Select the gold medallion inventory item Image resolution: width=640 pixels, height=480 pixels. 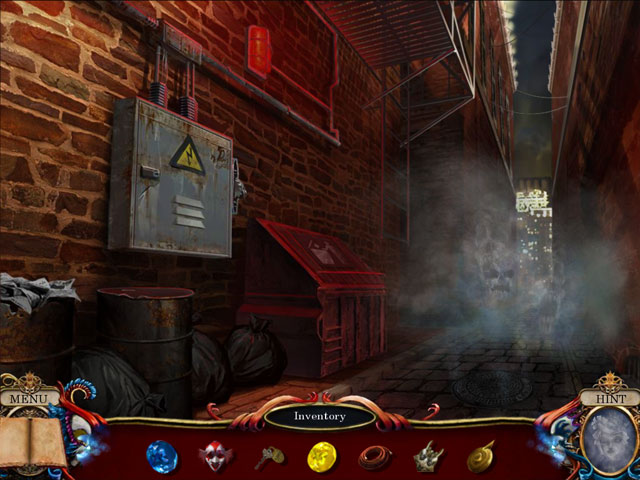(480, 456)
